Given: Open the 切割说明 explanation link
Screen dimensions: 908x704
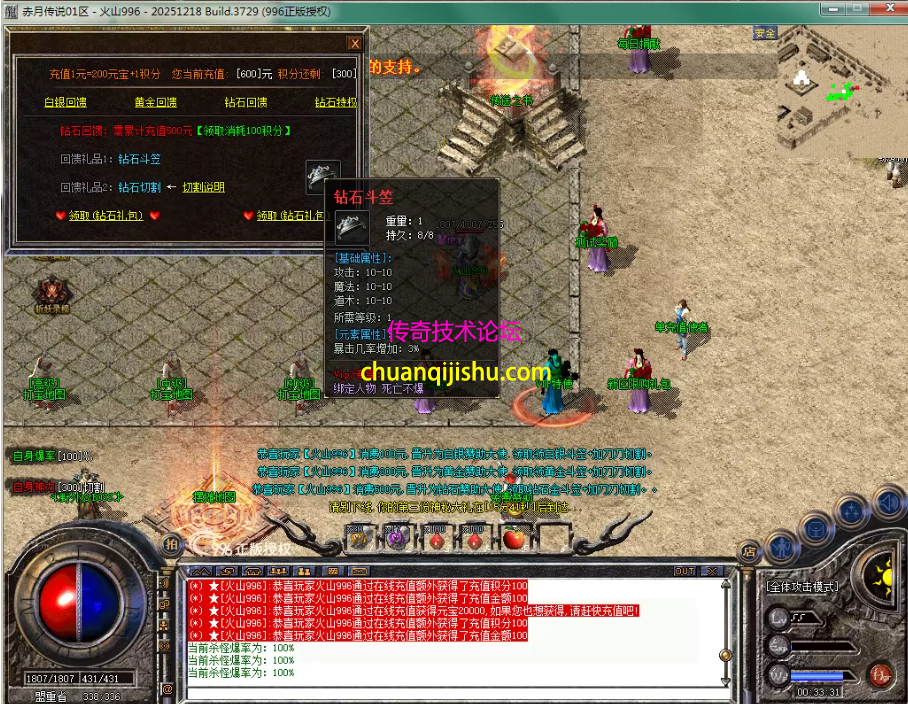Looking at the screenshot, I should [x=203, y=187].
